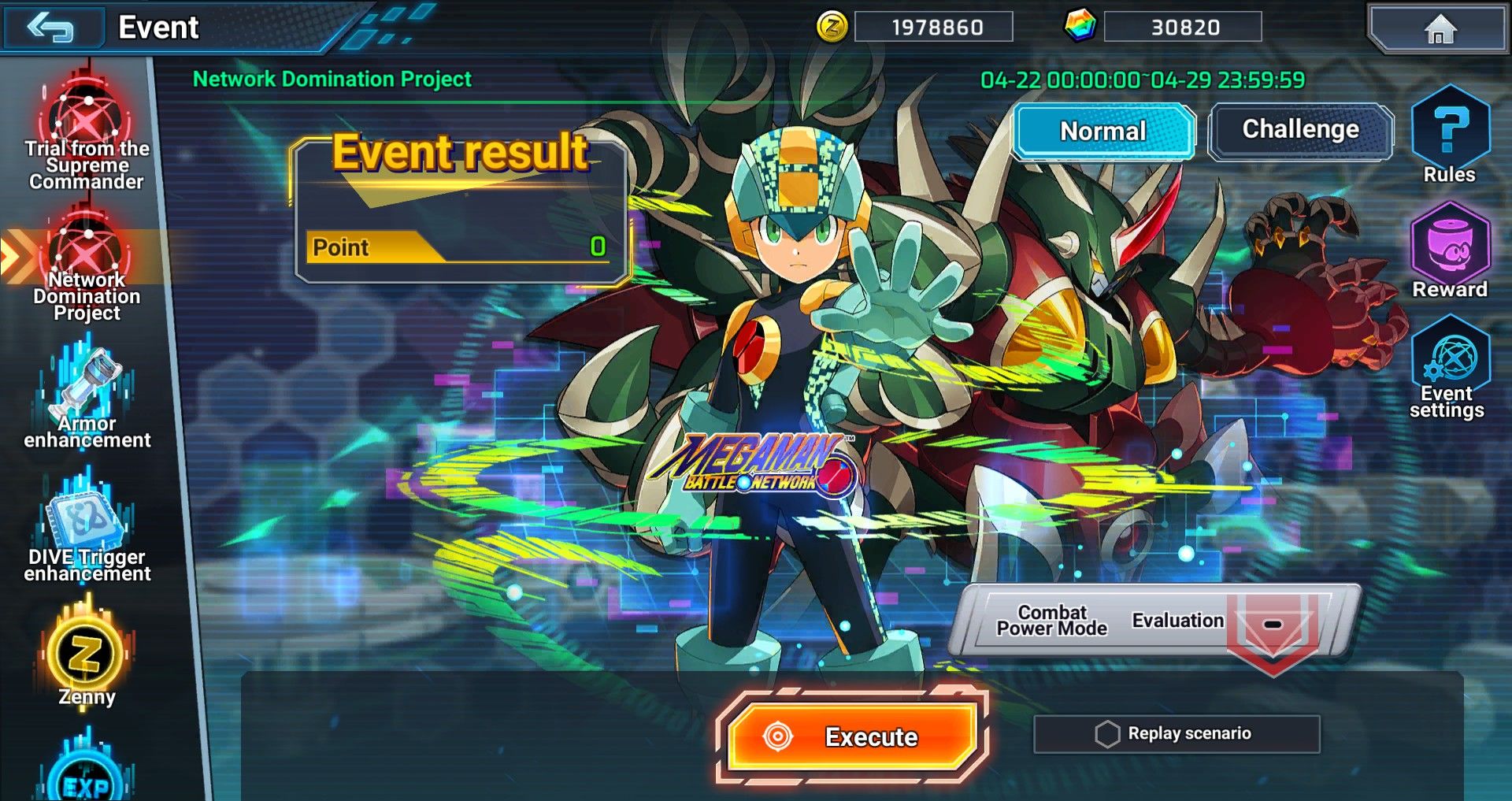This screenshot has height=801, width=1512.
Task: Switch to Normal difficulty tab
Action: click(x=1103, y=131)
